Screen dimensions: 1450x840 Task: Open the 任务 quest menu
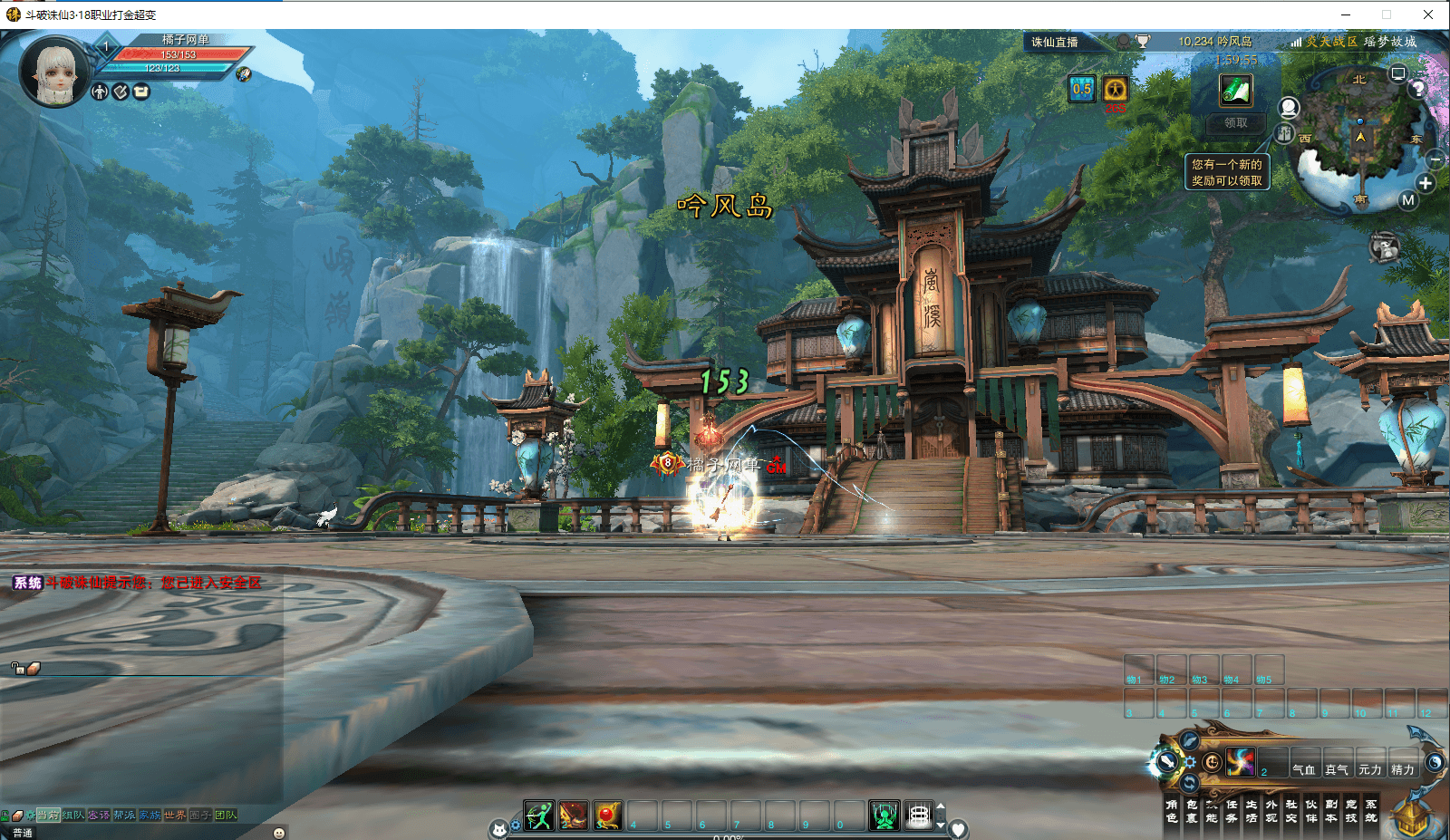point(1232,811)
